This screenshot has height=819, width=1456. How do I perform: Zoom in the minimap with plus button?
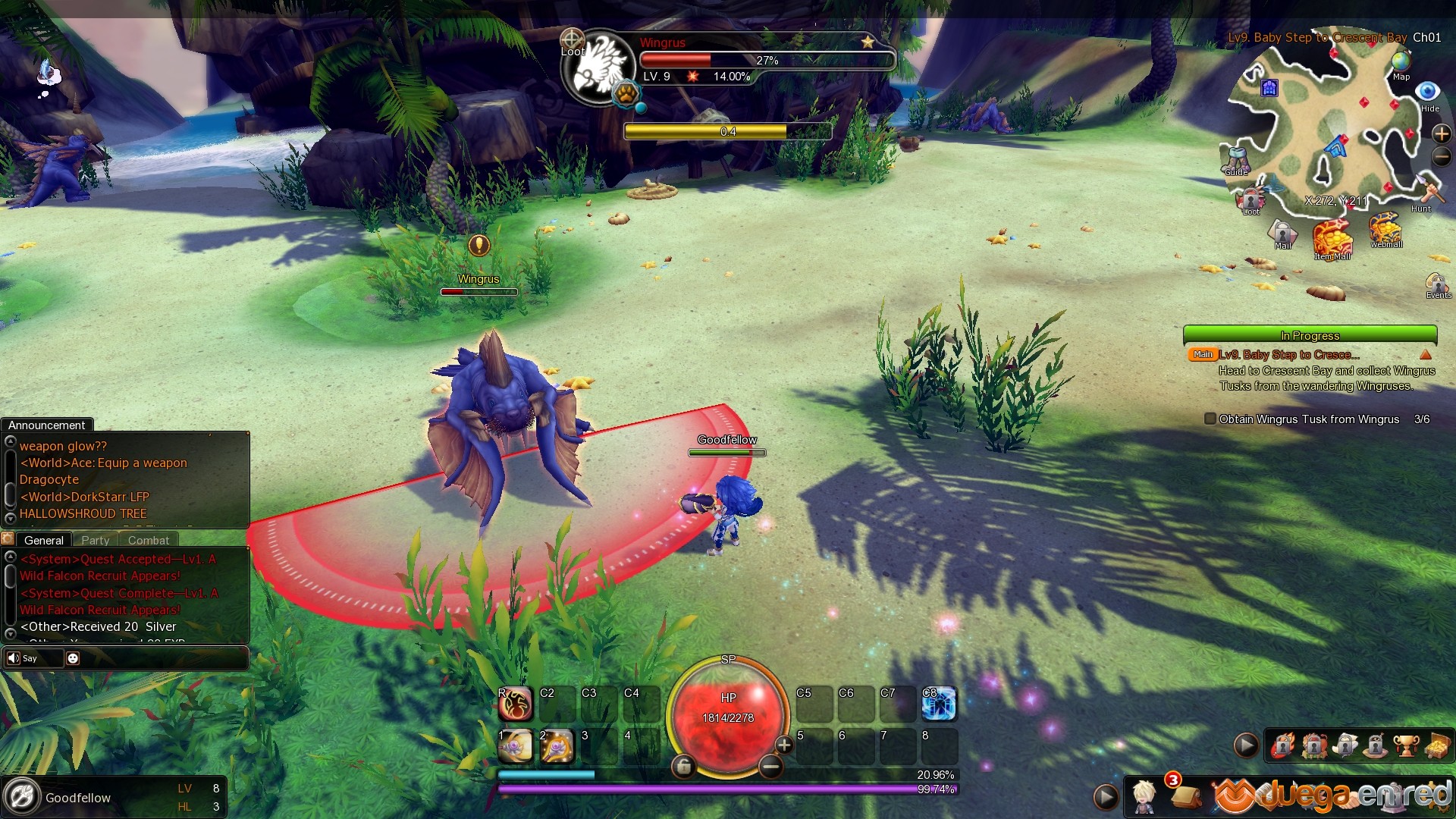(1441, 133)
